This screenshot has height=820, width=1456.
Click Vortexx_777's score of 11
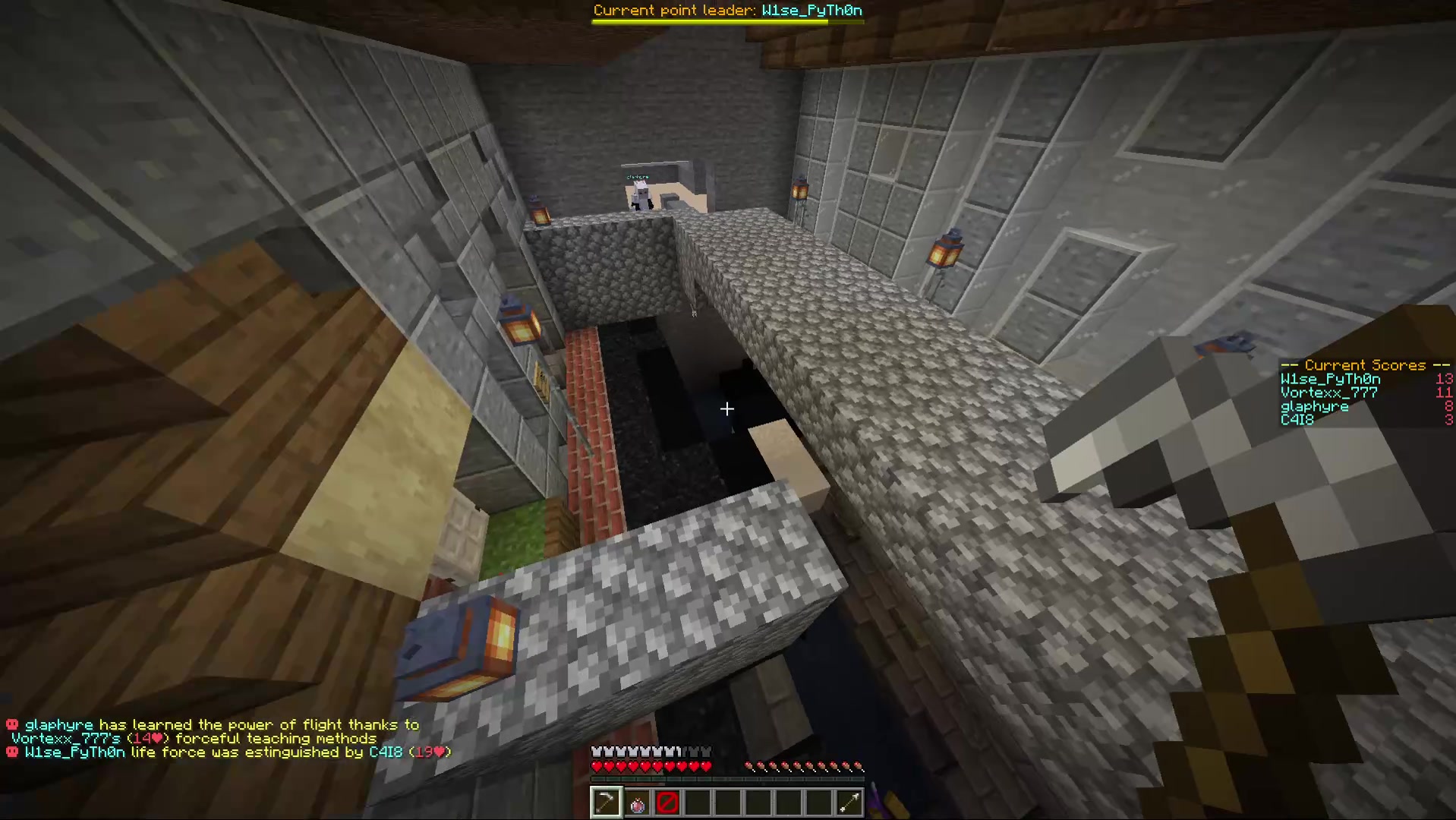[1443, 393]
